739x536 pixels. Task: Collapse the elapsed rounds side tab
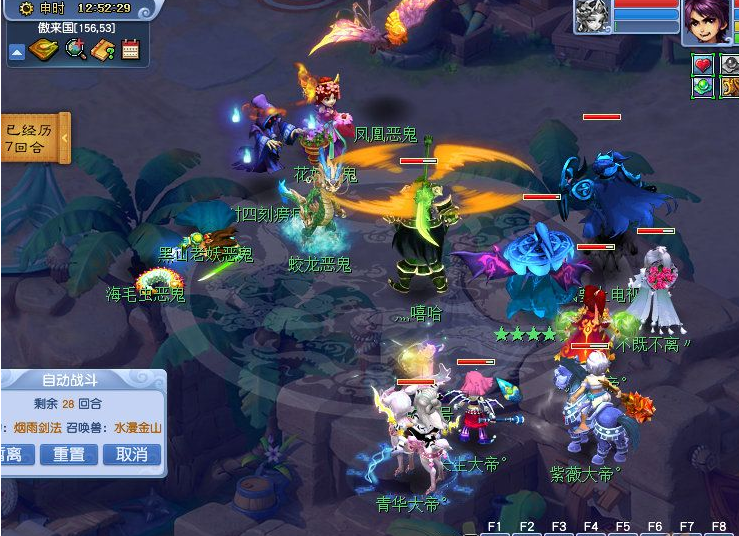(65, 137)
